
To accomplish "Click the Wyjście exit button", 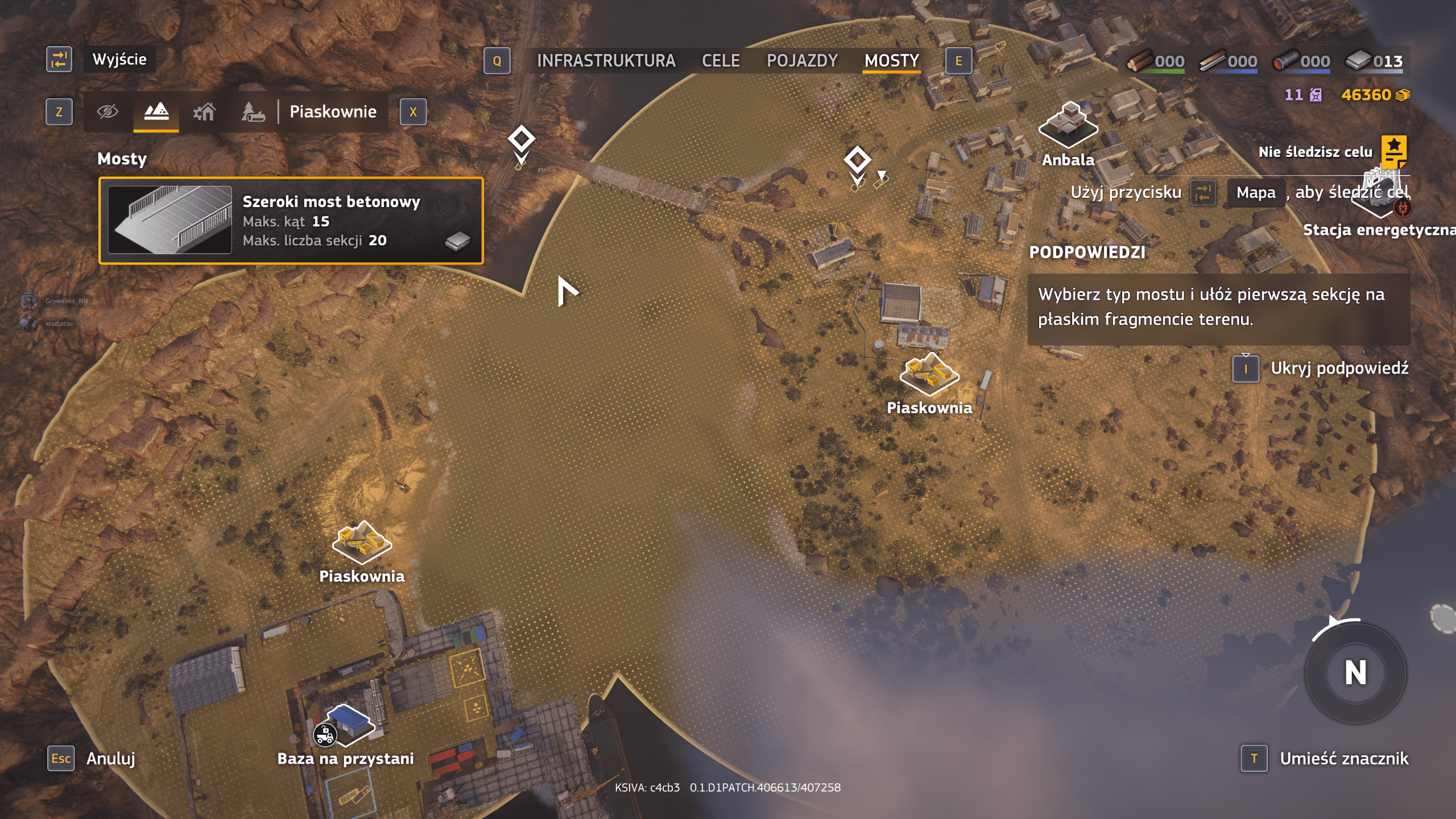I will (x=119, y=60).
